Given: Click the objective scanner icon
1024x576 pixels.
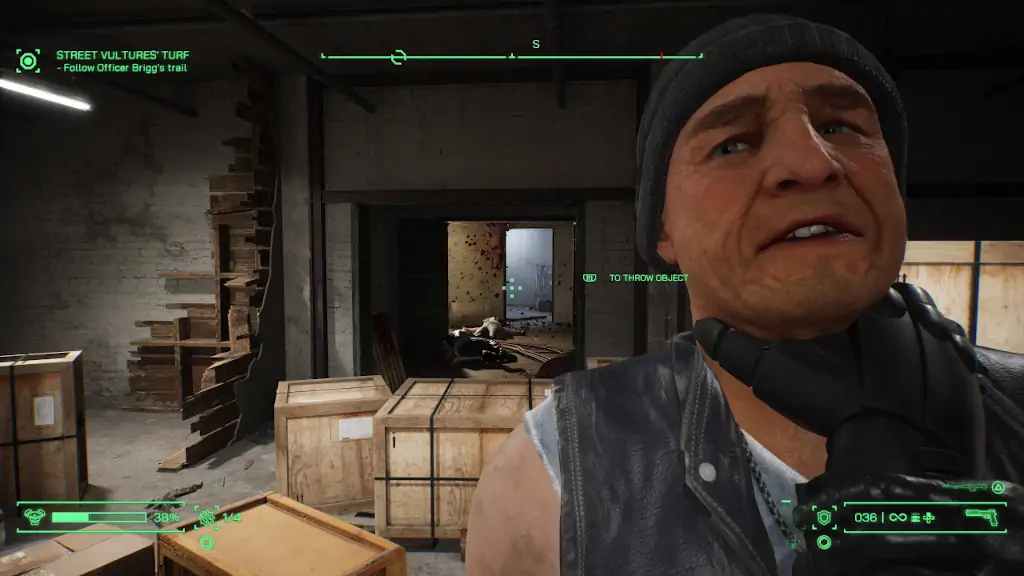Looking at the screenshot, I should click(28, 61).
